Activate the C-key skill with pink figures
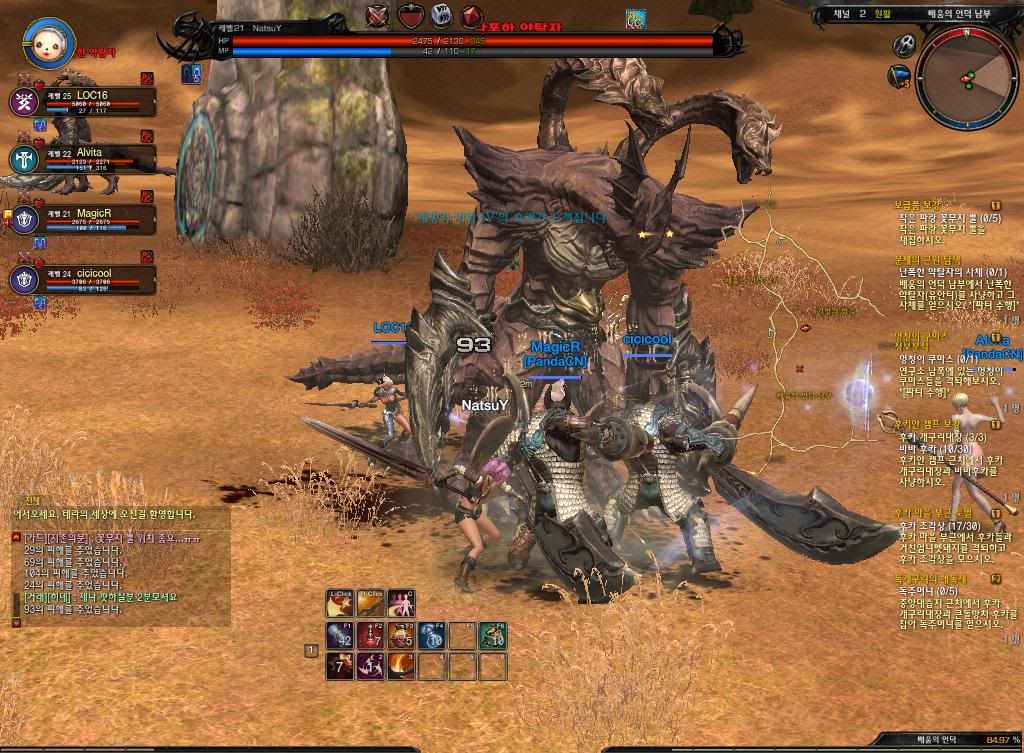Viewport: 1024px width, 753px height. 401,603
